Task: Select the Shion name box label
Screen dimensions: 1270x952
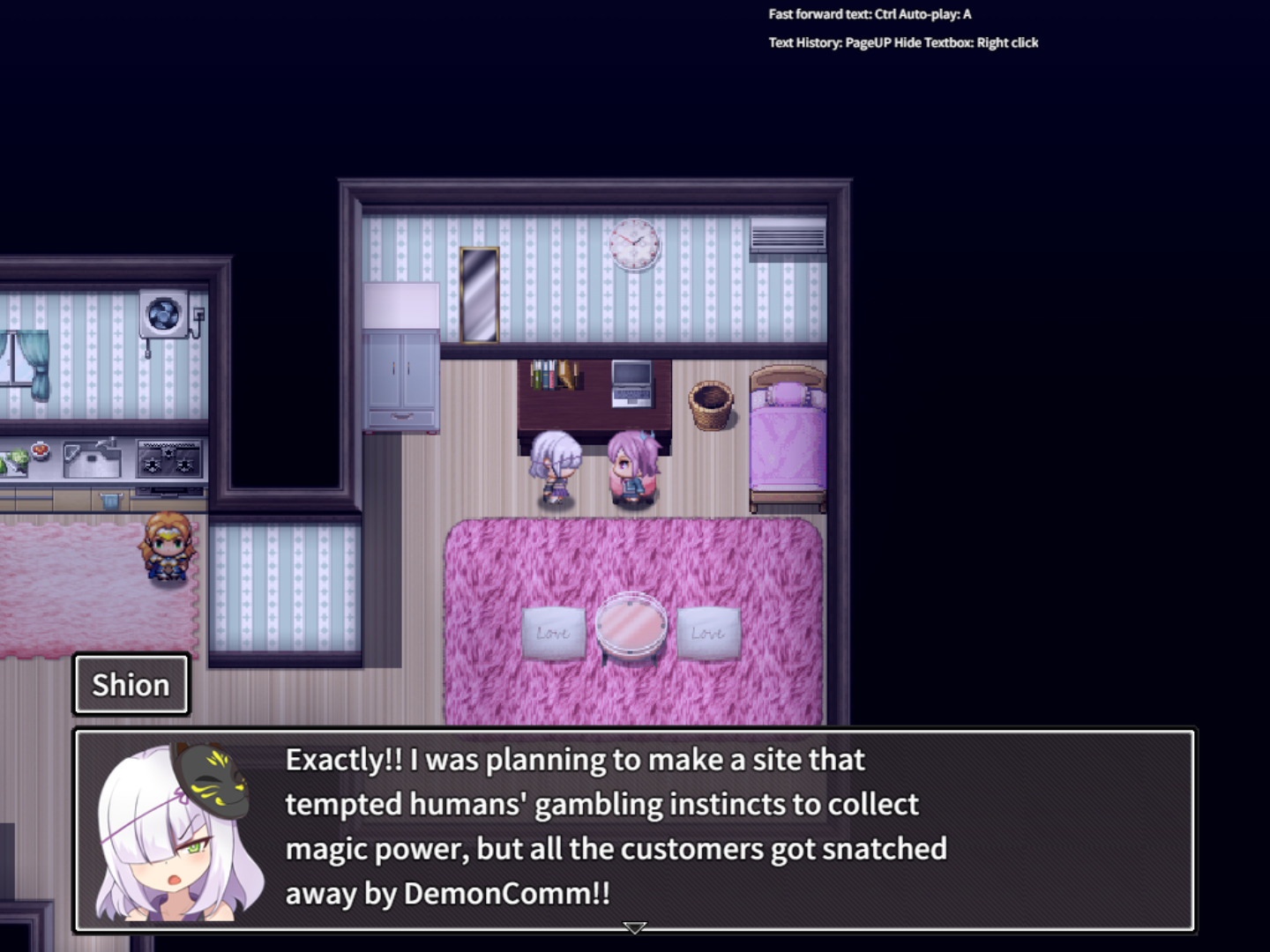Action: [x=130, y=684]
